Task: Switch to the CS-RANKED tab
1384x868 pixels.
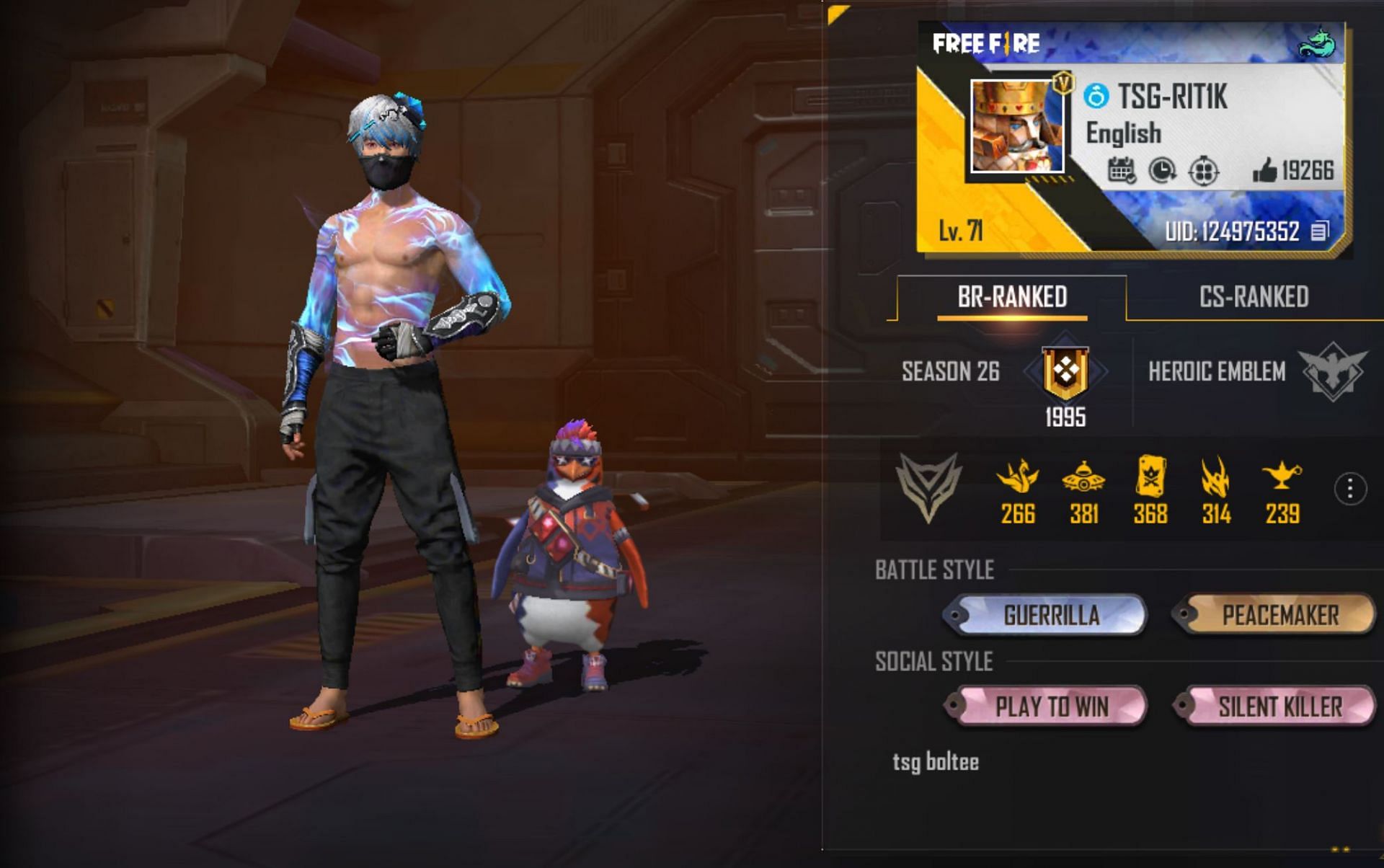Action: [1254, 297]
